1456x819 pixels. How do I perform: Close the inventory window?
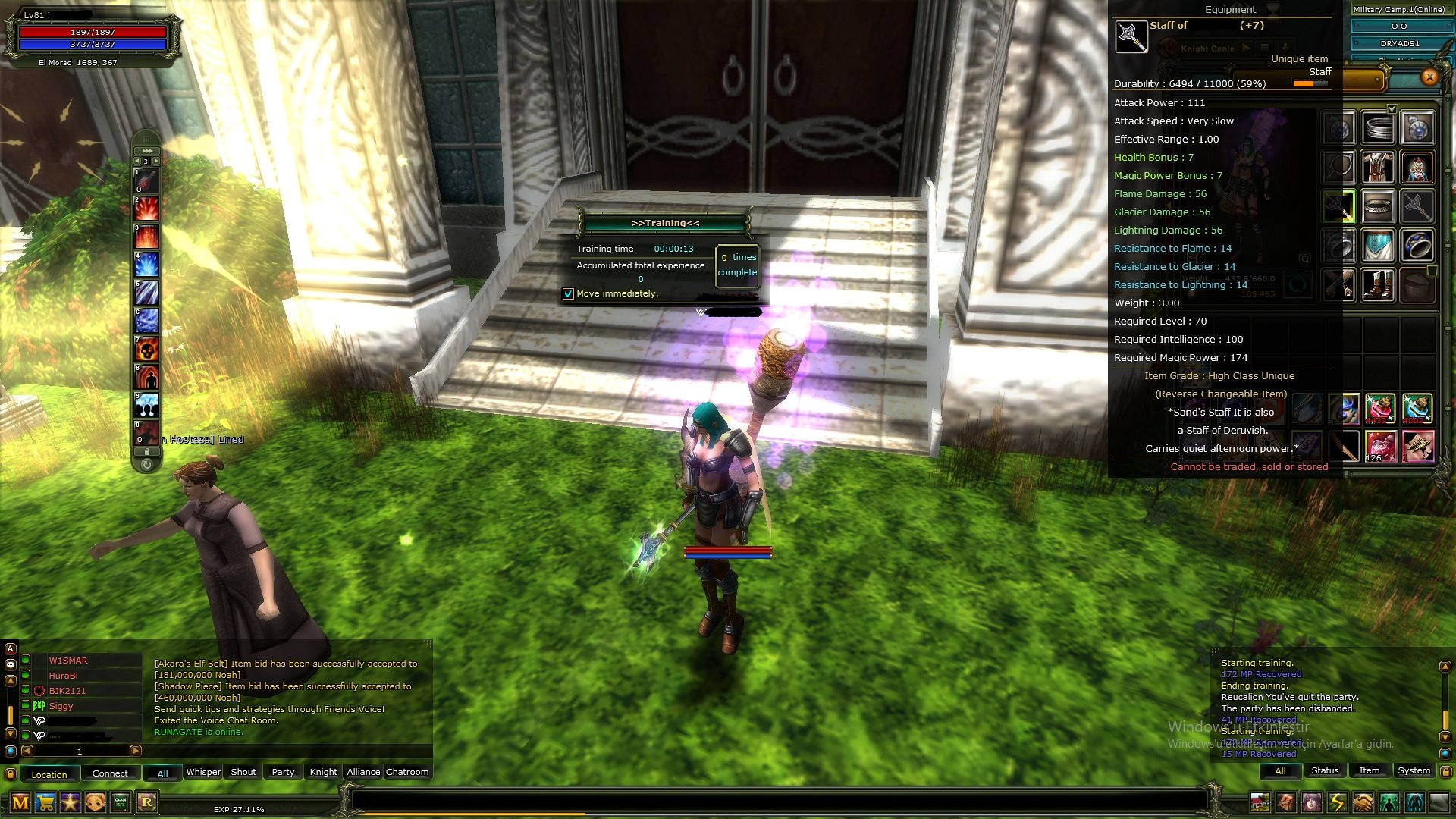coord(1429,77)
